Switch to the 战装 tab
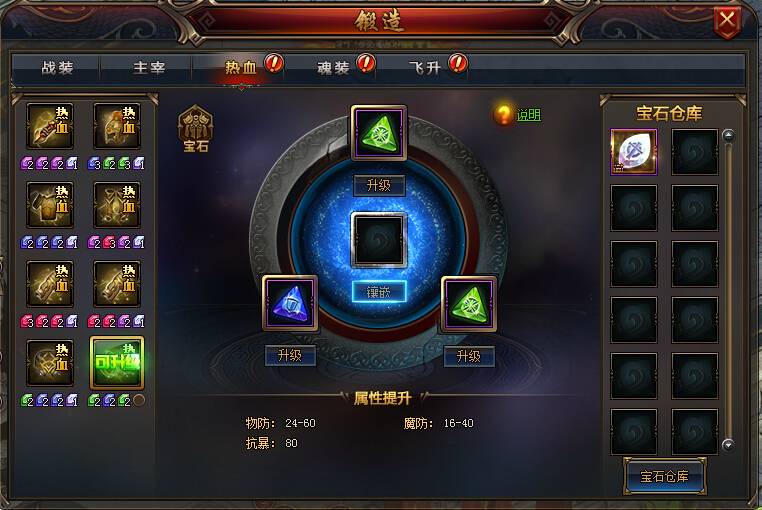Image resolution: width=762 pixels, height=510 pixels. click(58, 69)
